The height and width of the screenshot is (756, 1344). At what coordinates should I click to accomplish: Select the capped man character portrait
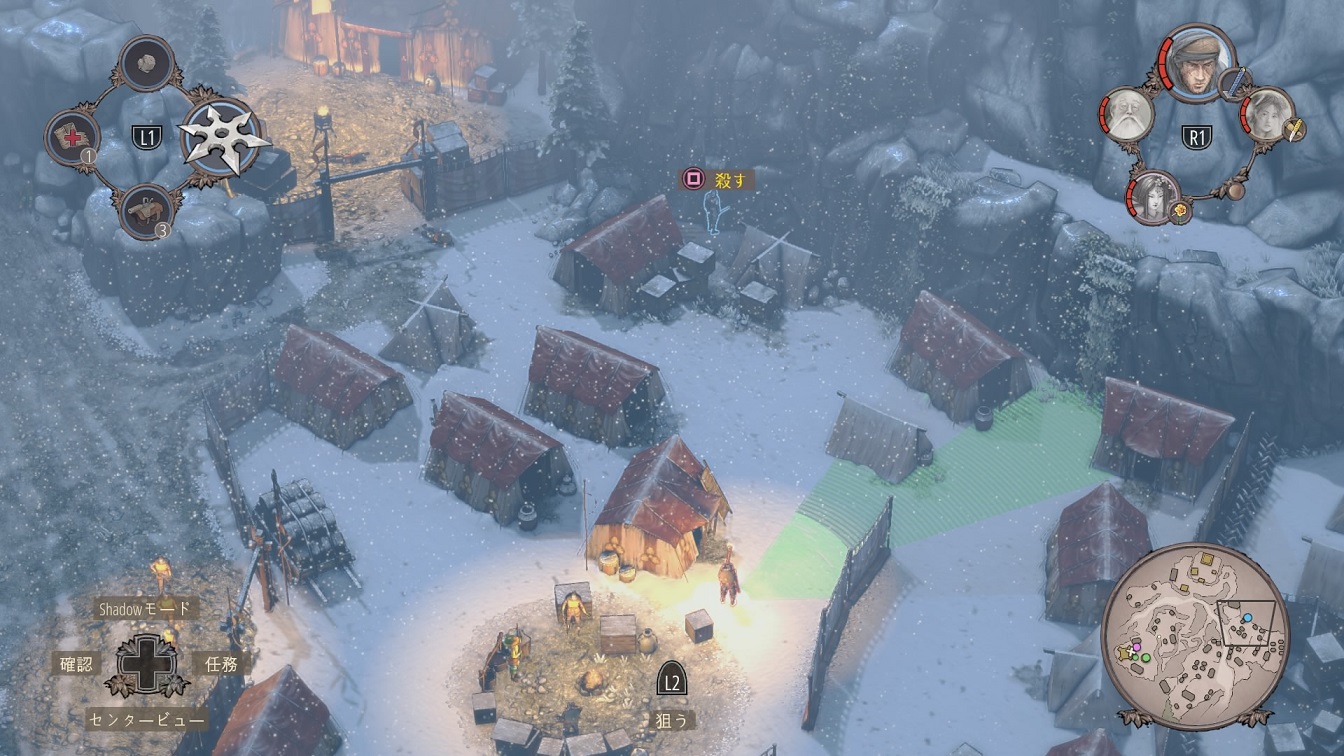(1197, 62)
